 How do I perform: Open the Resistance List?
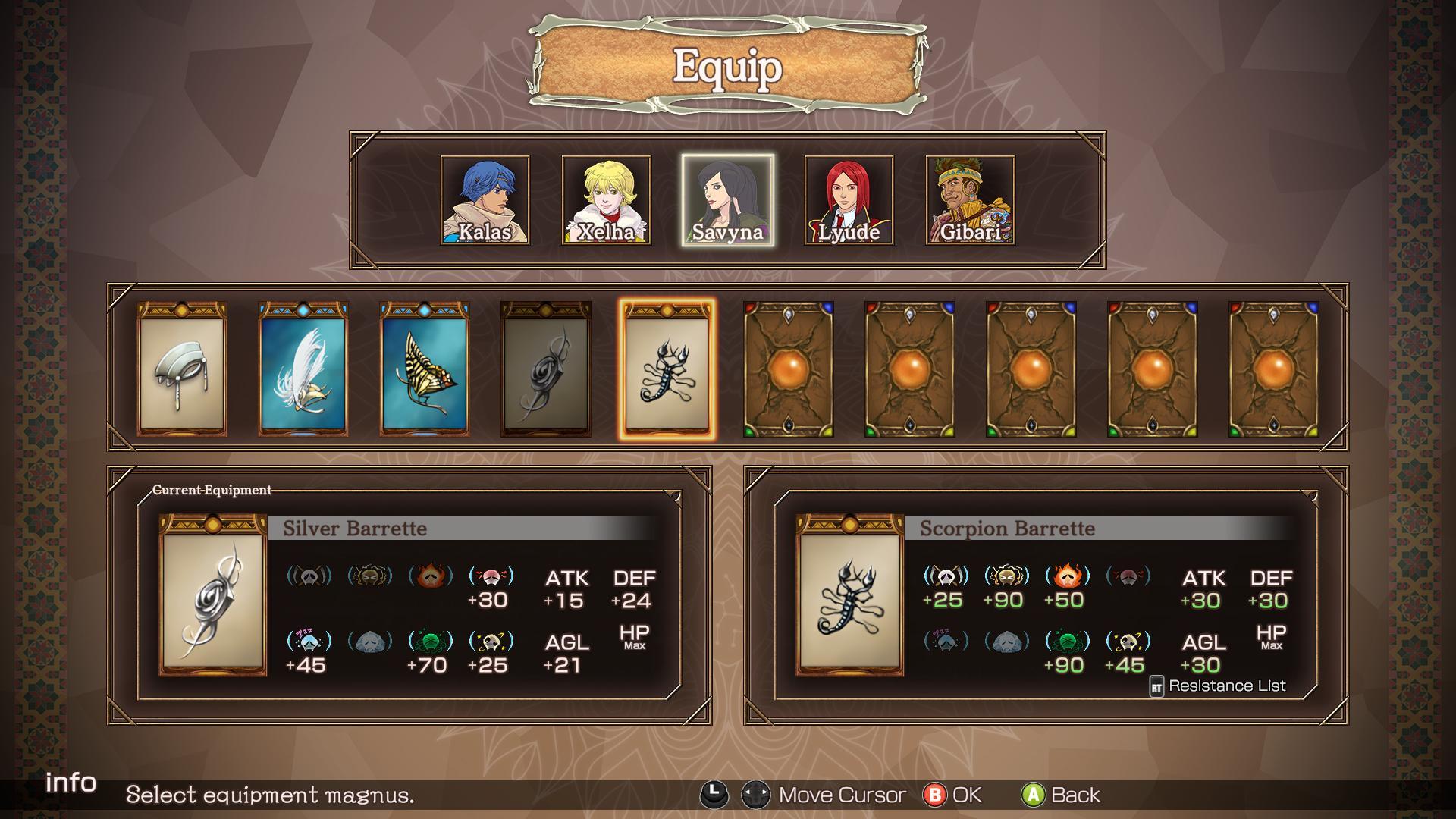point(1218,686)
